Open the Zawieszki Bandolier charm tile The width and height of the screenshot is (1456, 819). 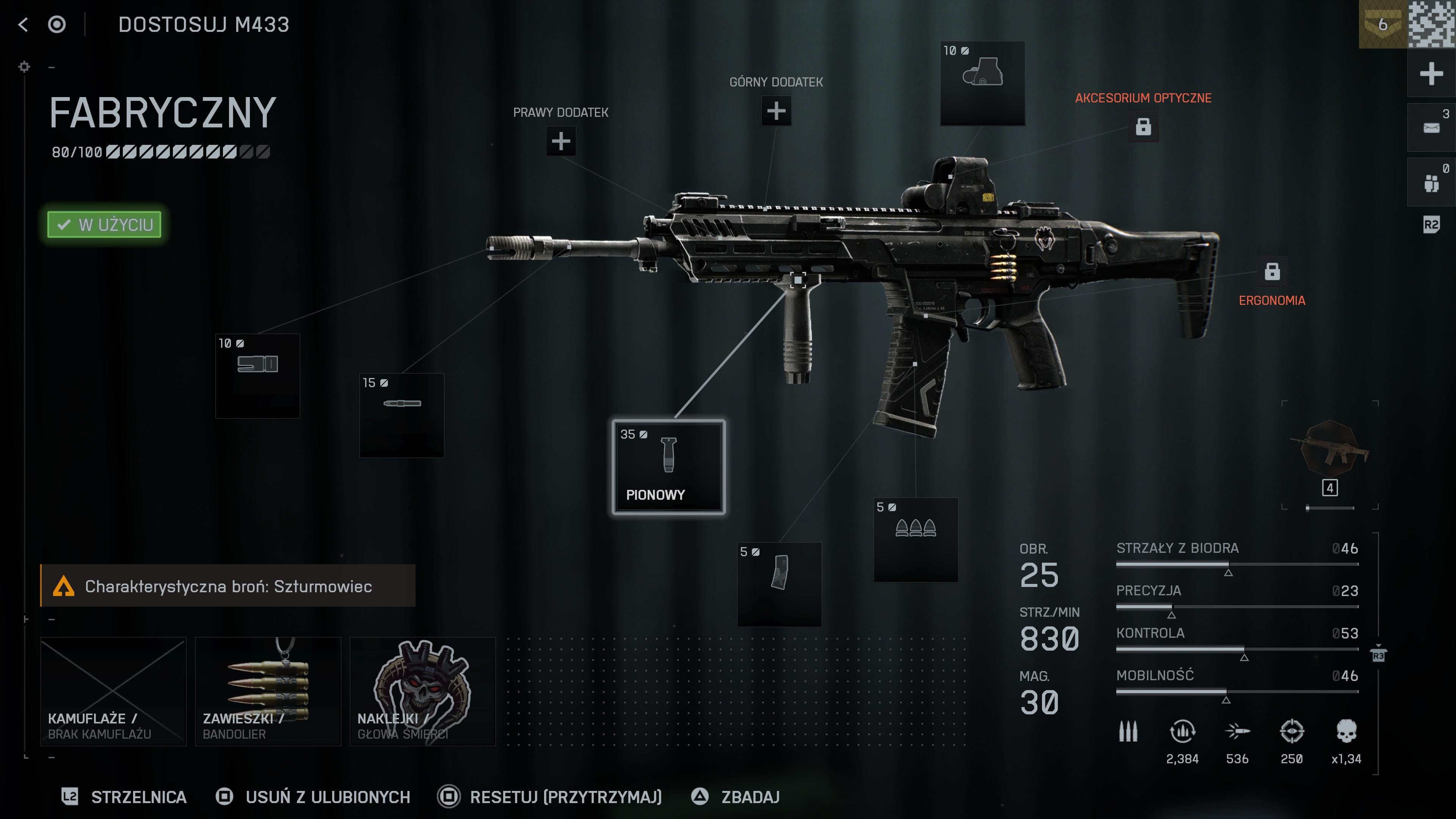(x=268, y=691)
